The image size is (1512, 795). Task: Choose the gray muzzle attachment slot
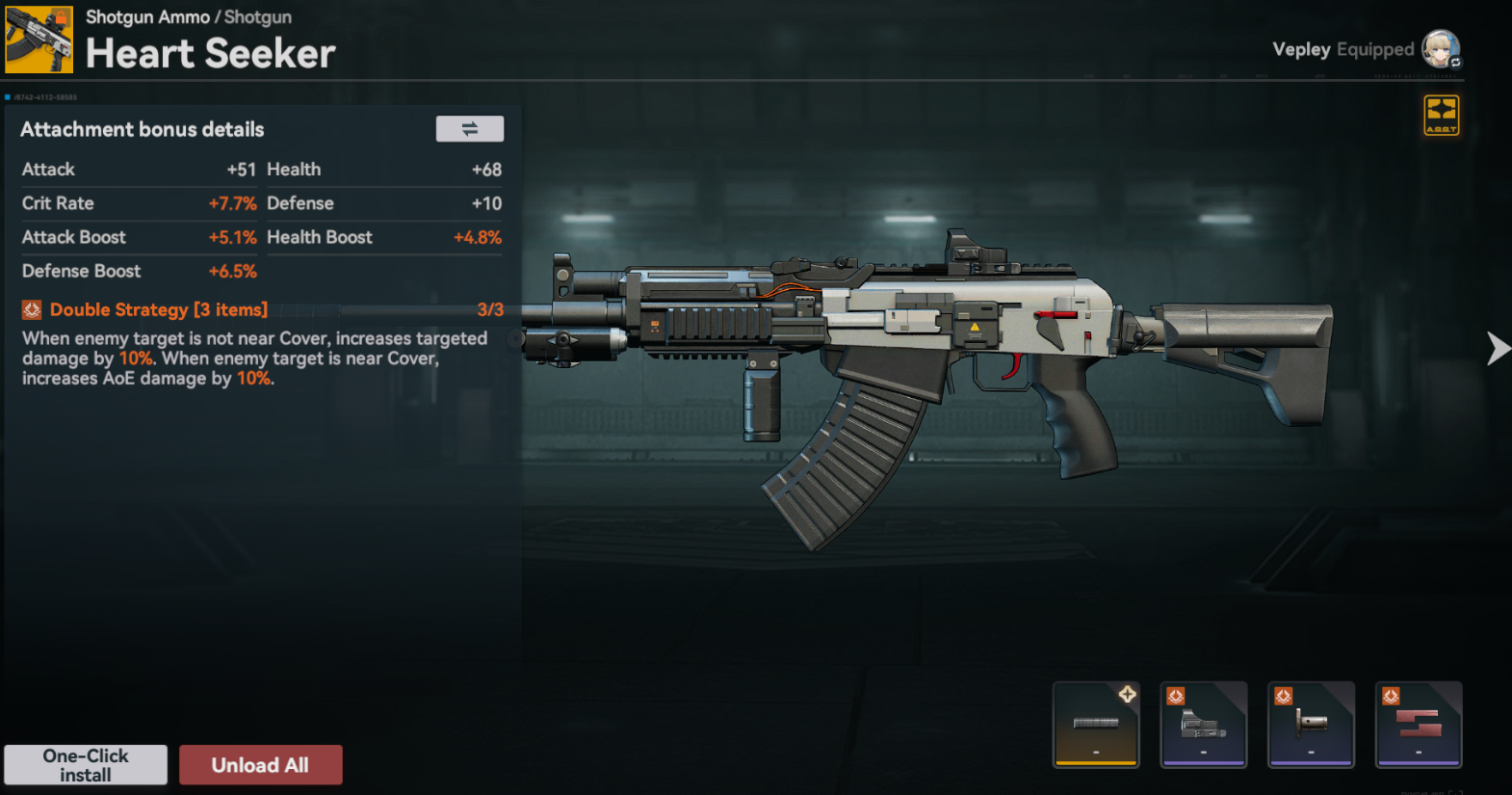point(1311,725)
